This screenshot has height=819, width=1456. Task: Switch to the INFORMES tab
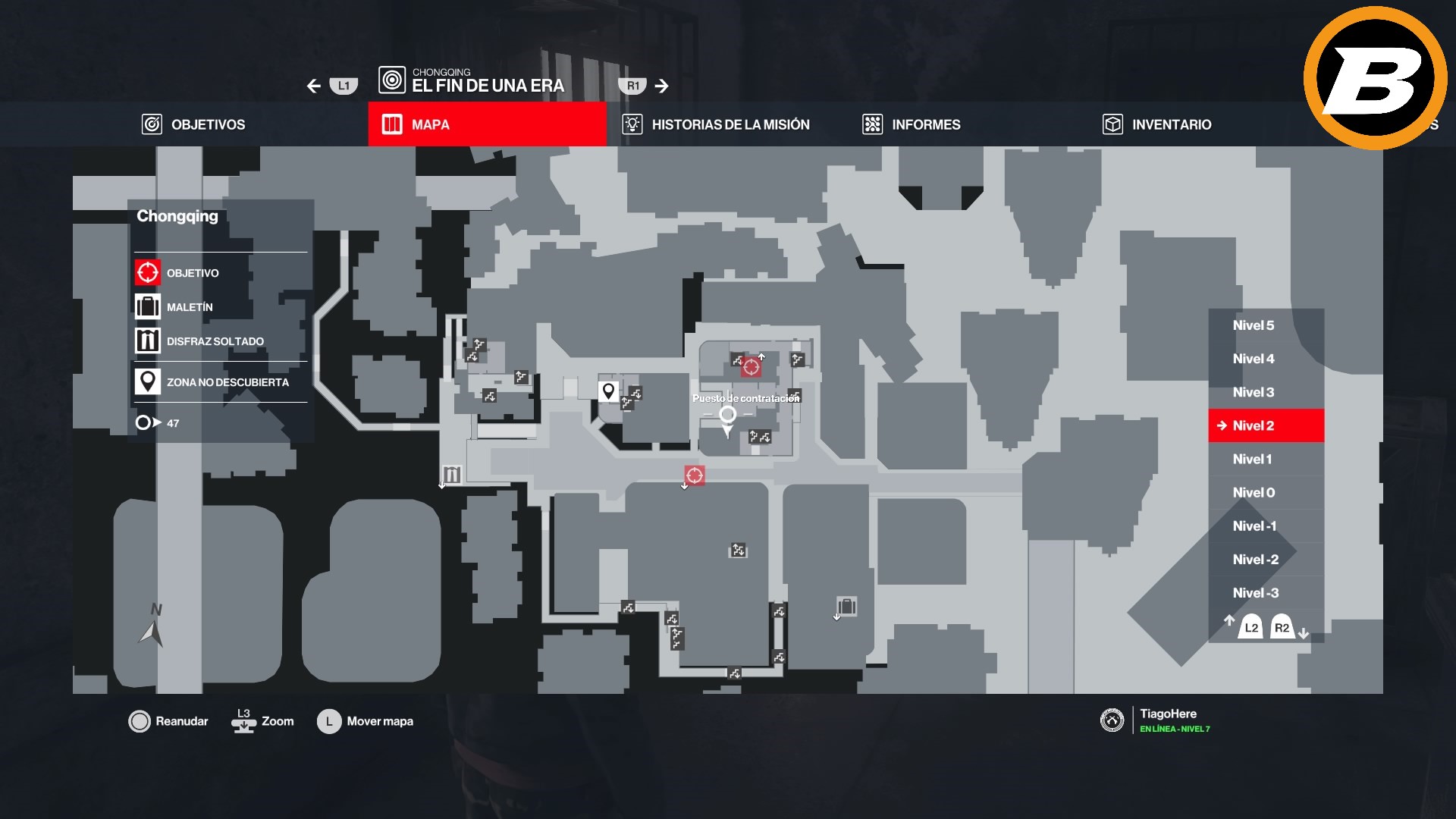pos(910,124)
